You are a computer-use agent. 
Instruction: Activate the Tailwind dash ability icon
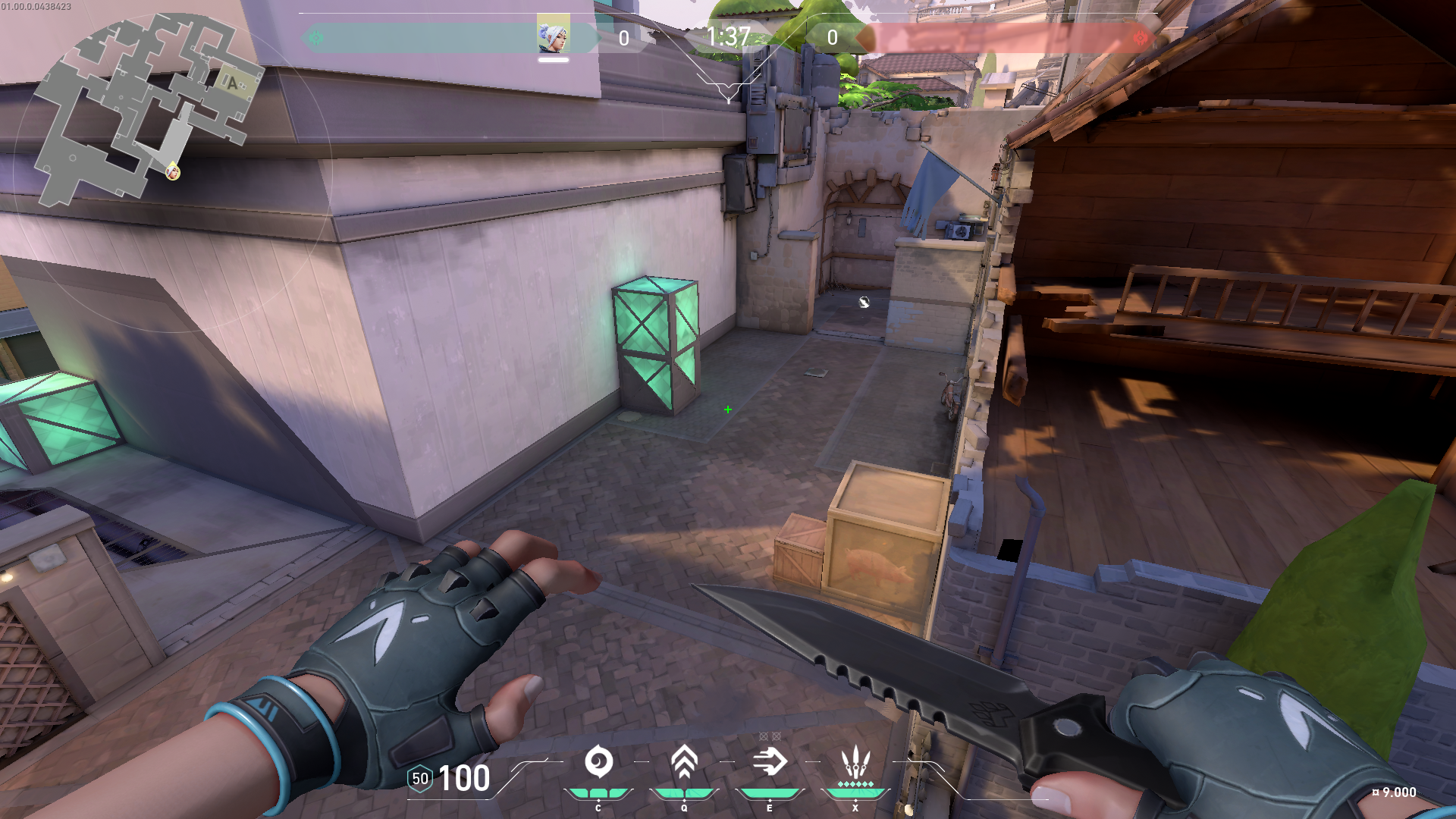point(770,761)
